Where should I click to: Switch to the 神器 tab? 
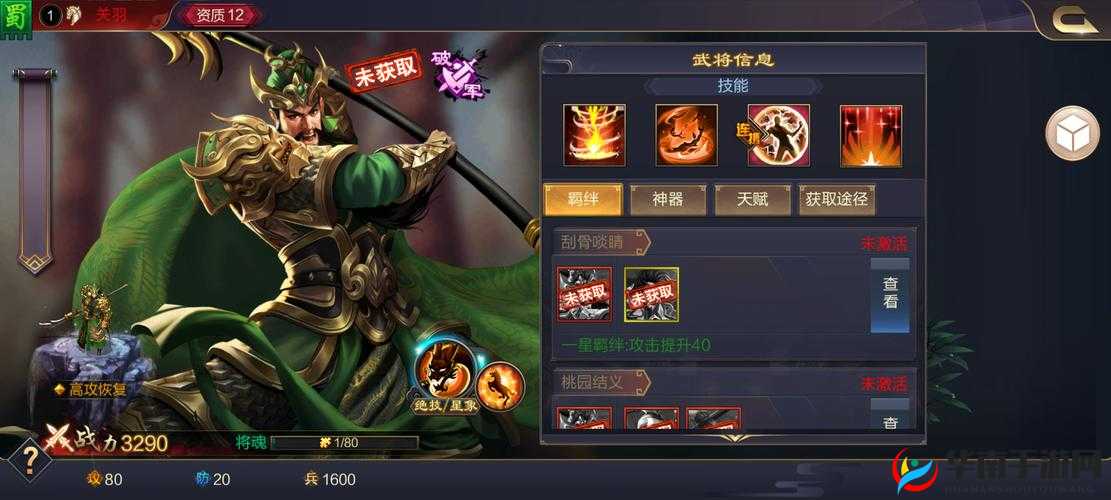667,199
